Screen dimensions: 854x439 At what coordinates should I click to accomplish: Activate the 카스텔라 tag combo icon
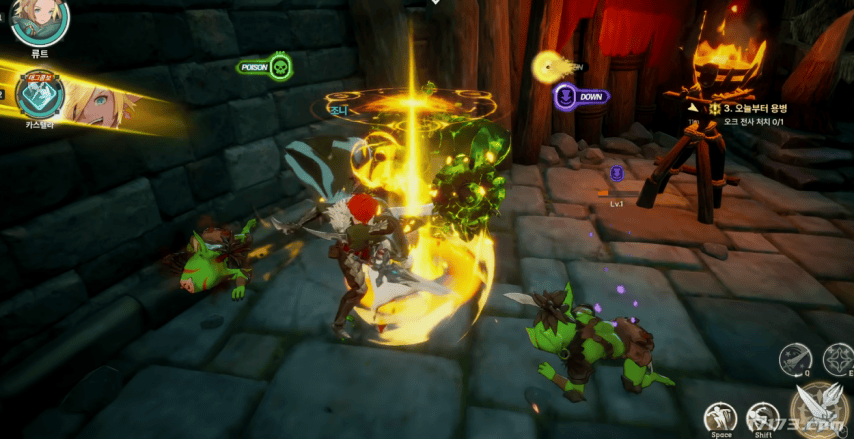(41, 95)
